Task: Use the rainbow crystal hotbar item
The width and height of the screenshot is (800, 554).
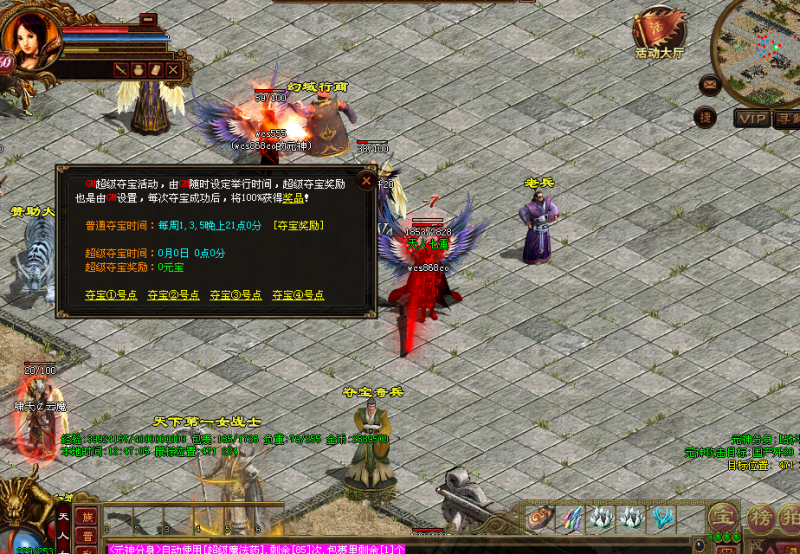Action: pos(570,517)
